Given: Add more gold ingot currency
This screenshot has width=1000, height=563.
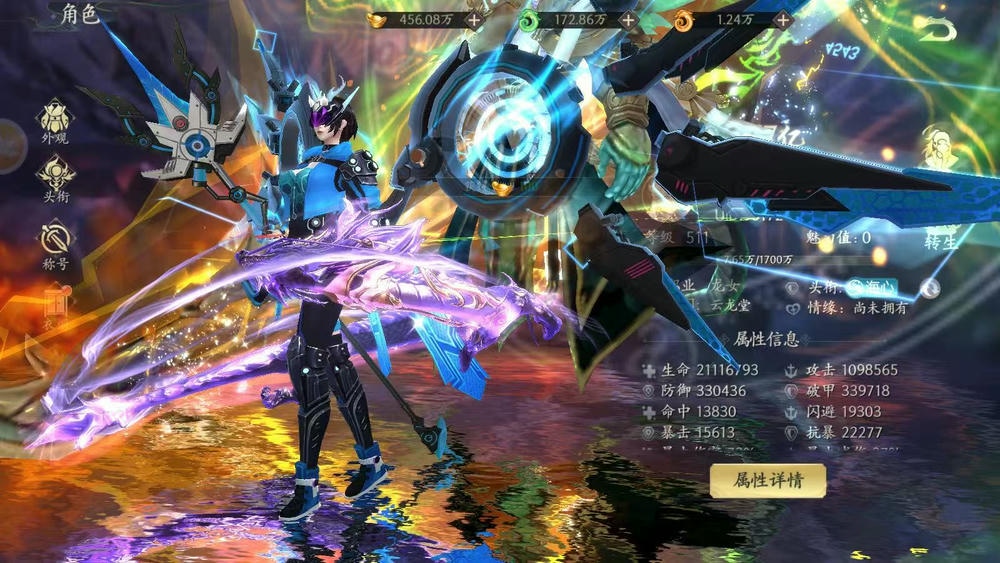Looking at the screenshot, I should click(473, 19).
